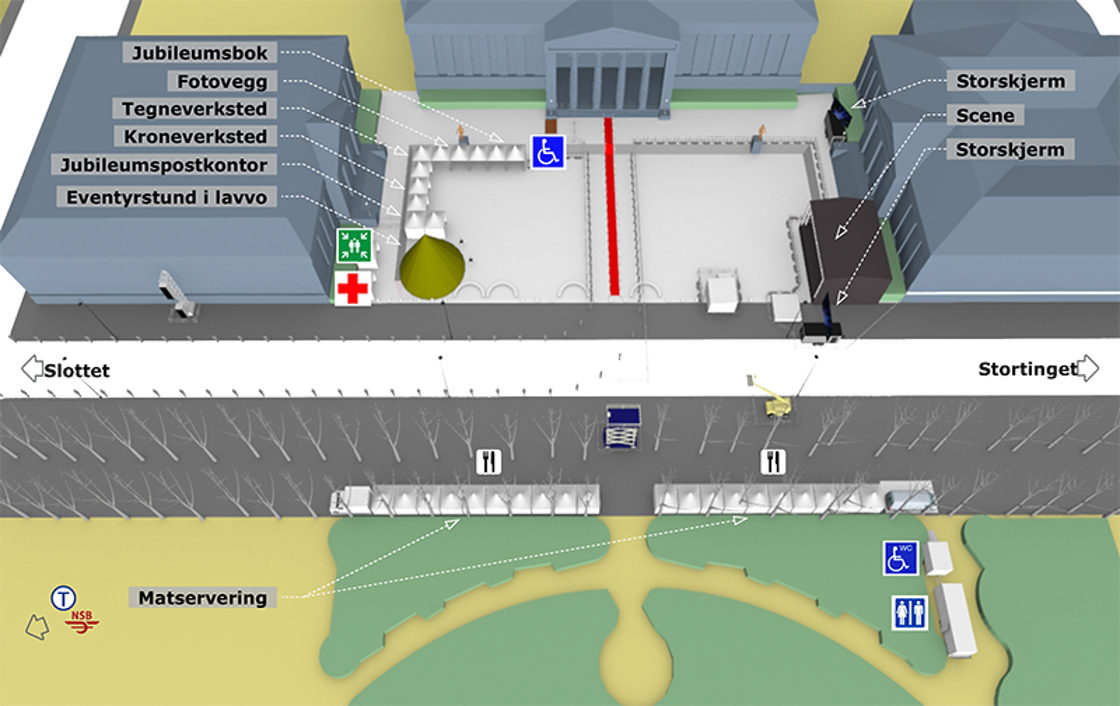The image size is (1120, 706).
Task: Select the accessible WC icon
Action: [x=900, y=558]
